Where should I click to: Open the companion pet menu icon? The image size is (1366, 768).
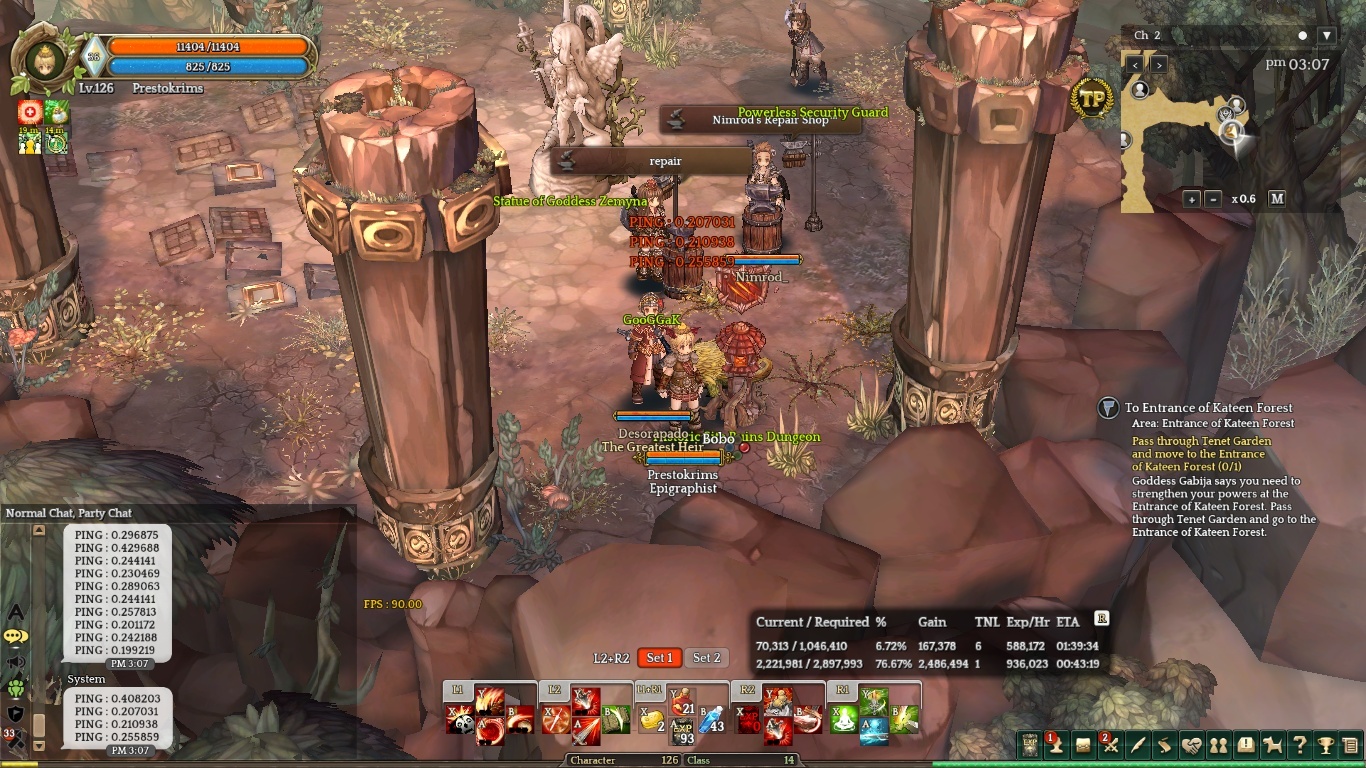pos(1273,745)
